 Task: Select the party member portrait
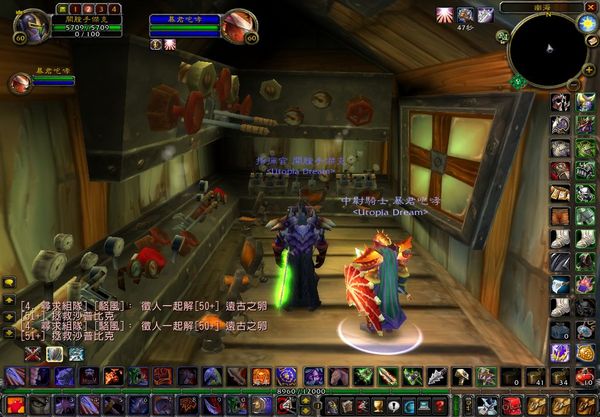18,82
